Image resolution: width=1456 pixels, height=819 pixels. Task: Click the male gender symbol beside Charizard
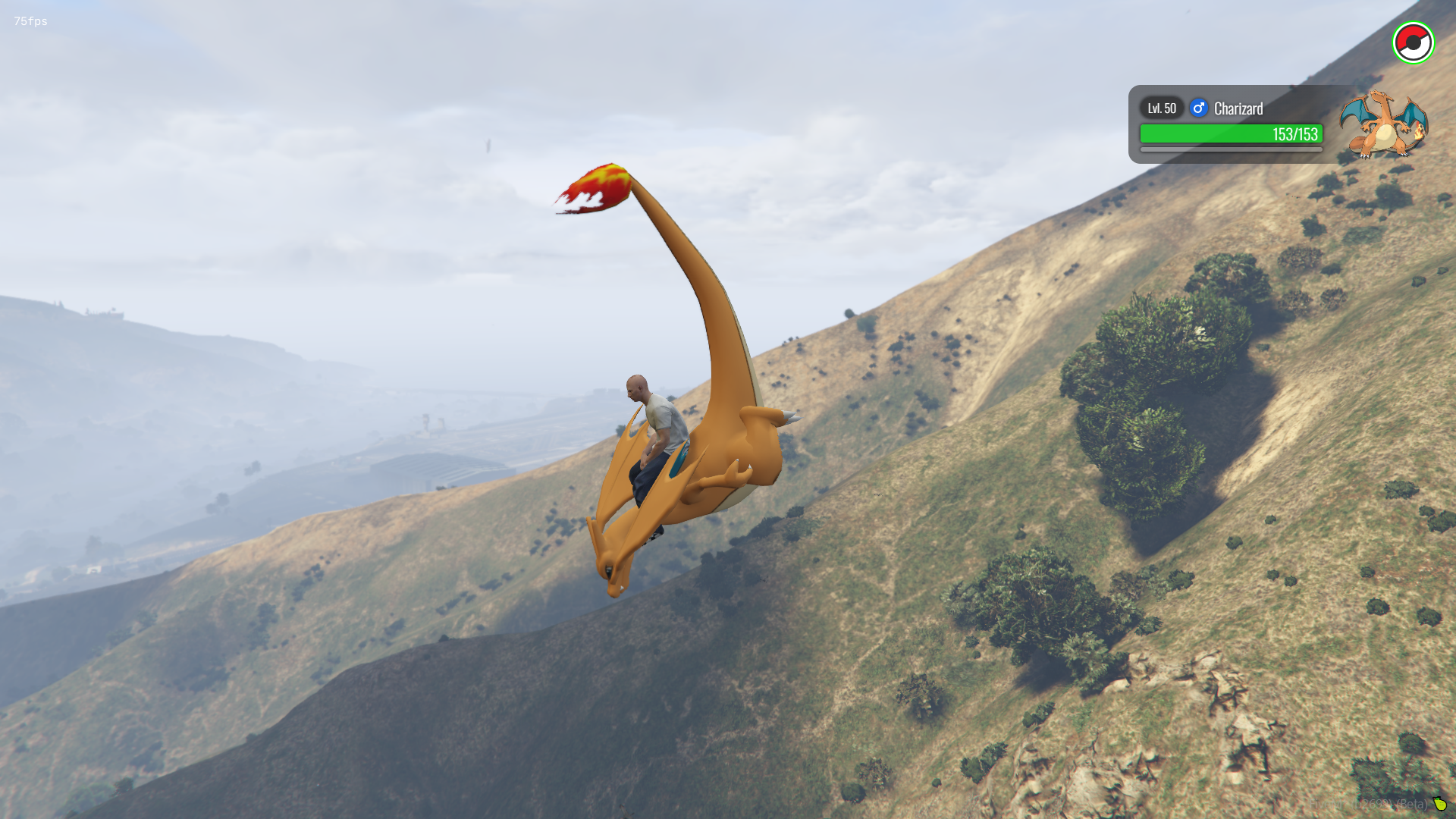1198,108
